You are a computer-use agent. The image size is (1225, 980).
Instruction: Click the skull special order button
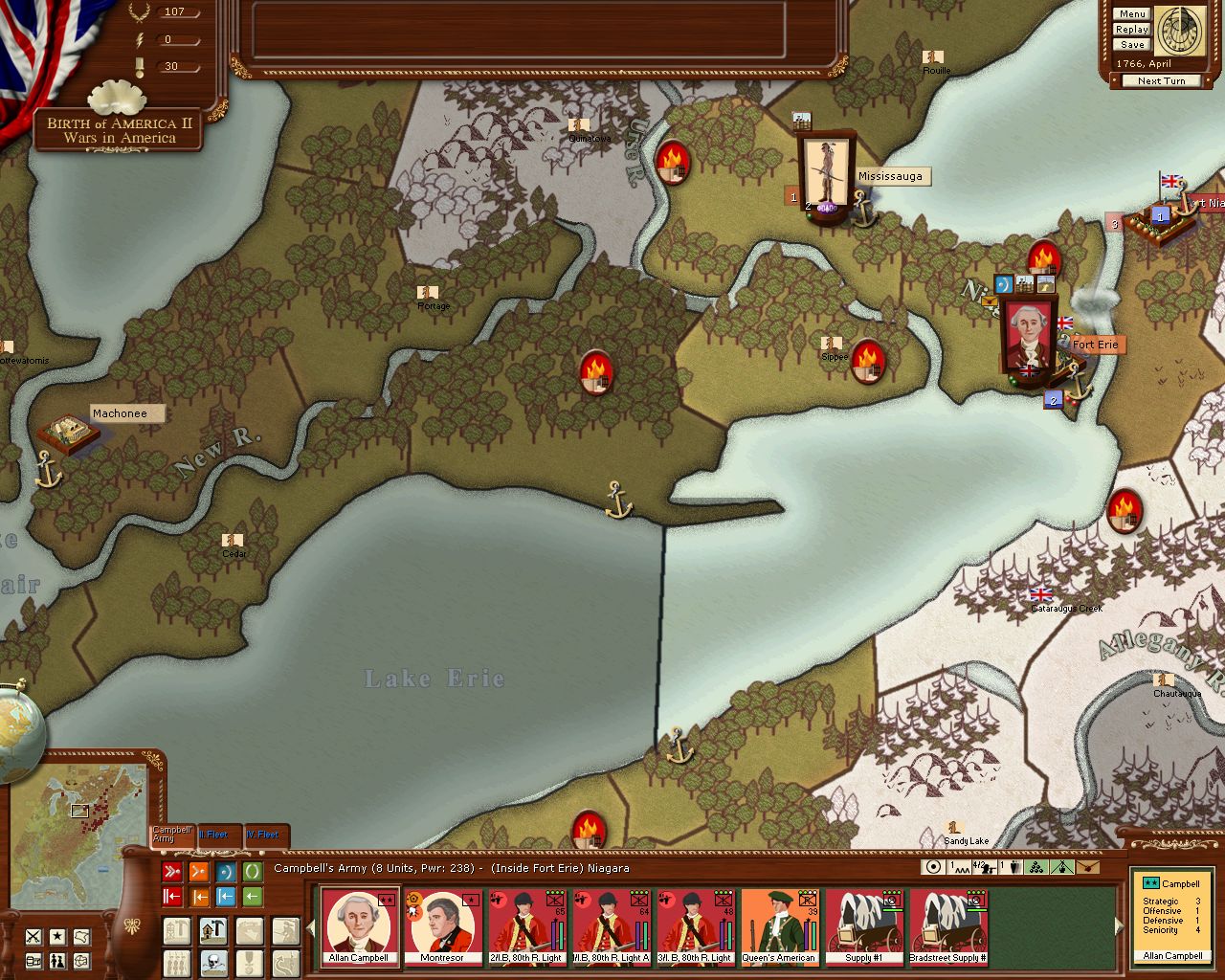212,962
